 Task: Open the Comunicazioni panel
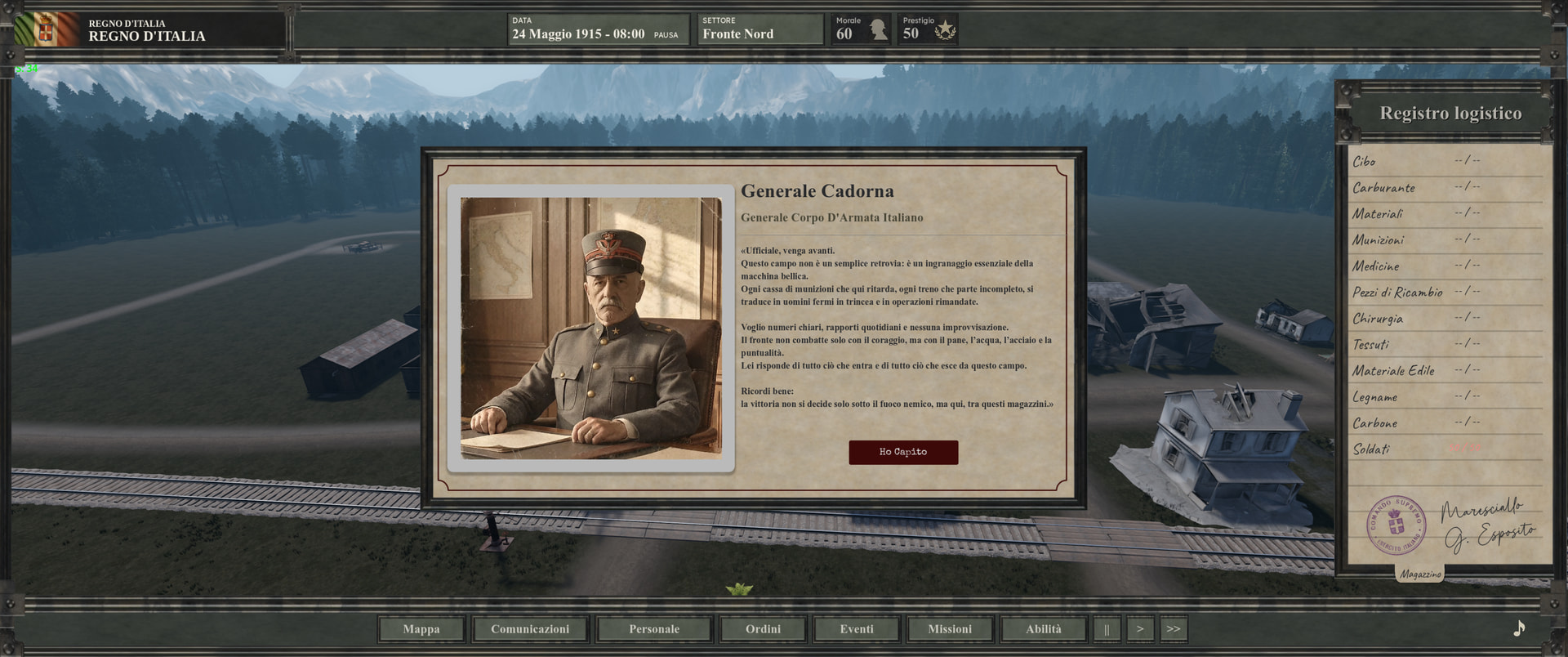click(x=530, y=629)
